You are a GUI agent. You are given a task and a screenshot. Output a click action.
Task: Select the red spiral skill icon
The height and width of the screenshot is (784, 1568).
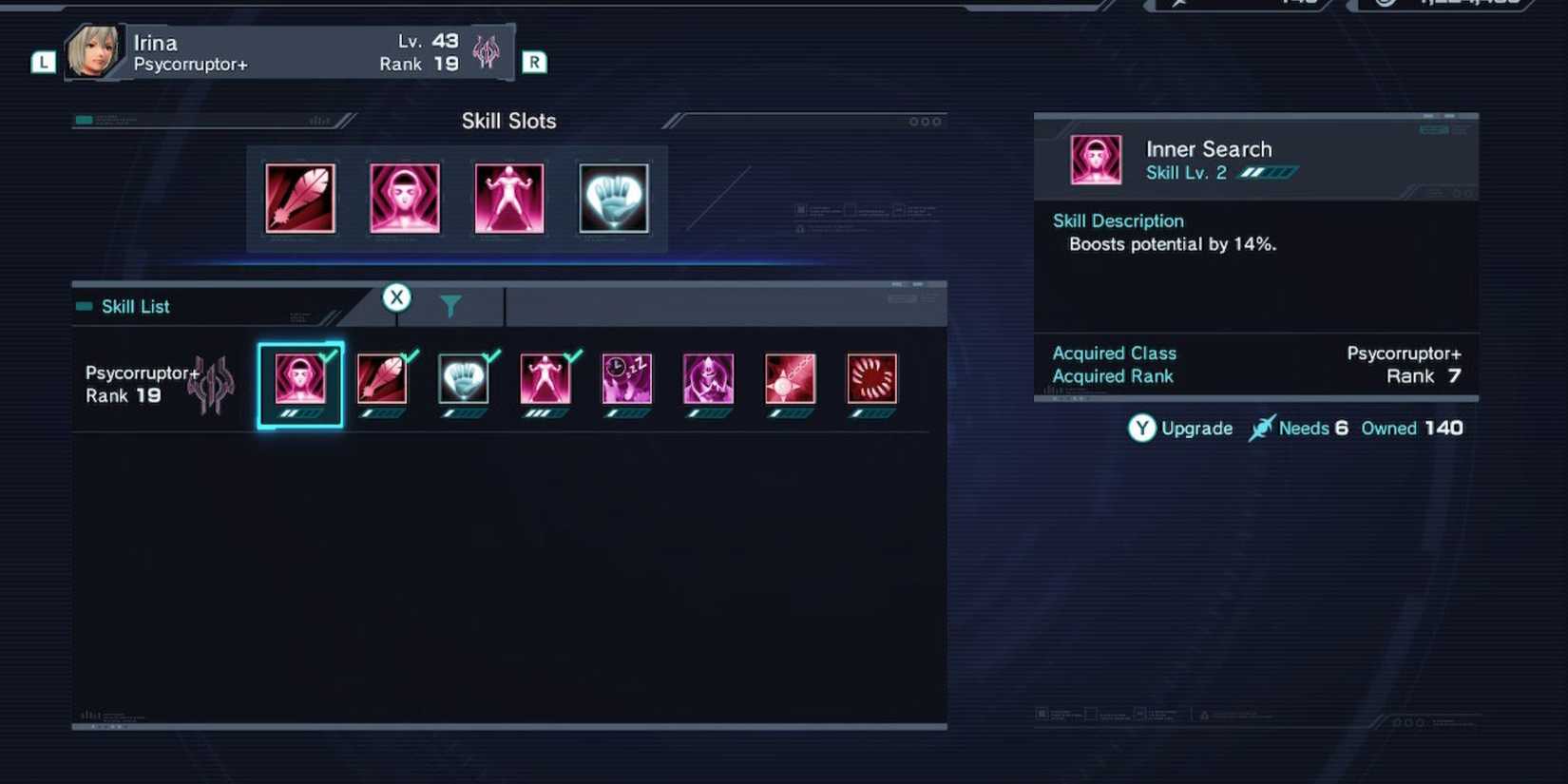[871, 380]
